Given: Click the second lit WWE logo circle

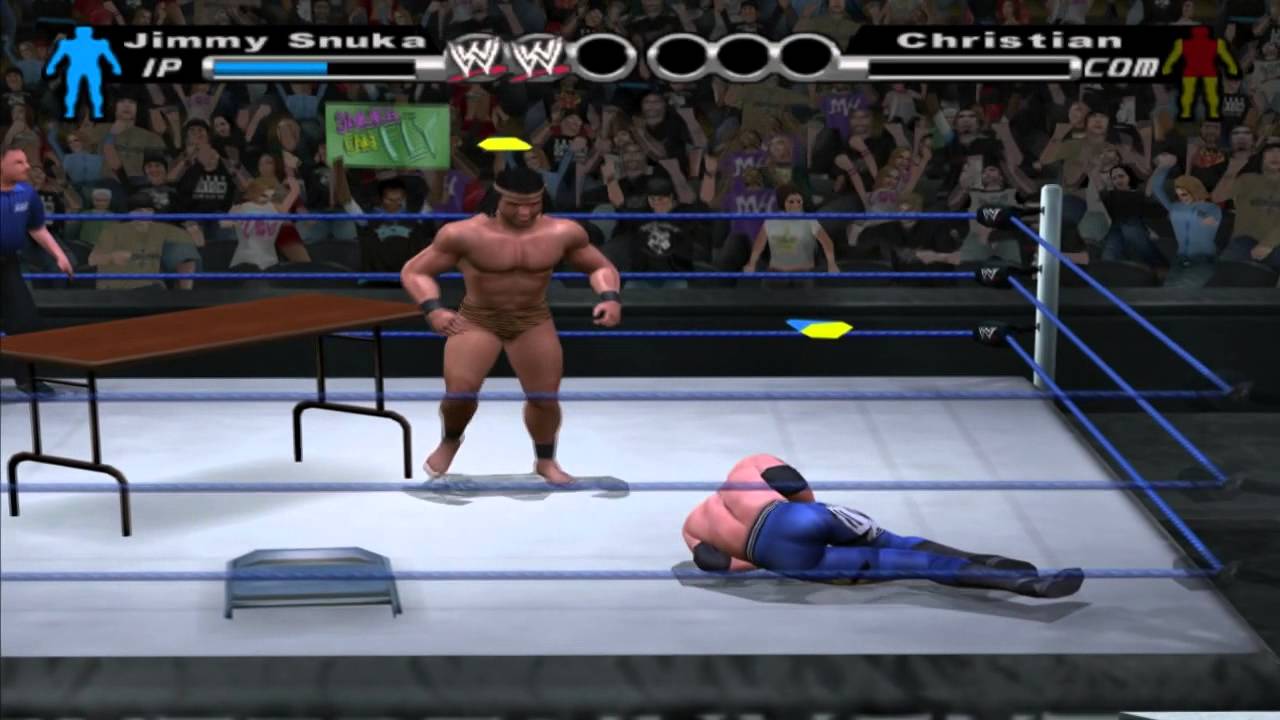Looking at the screenshot, I should click(x=540, y=57).
